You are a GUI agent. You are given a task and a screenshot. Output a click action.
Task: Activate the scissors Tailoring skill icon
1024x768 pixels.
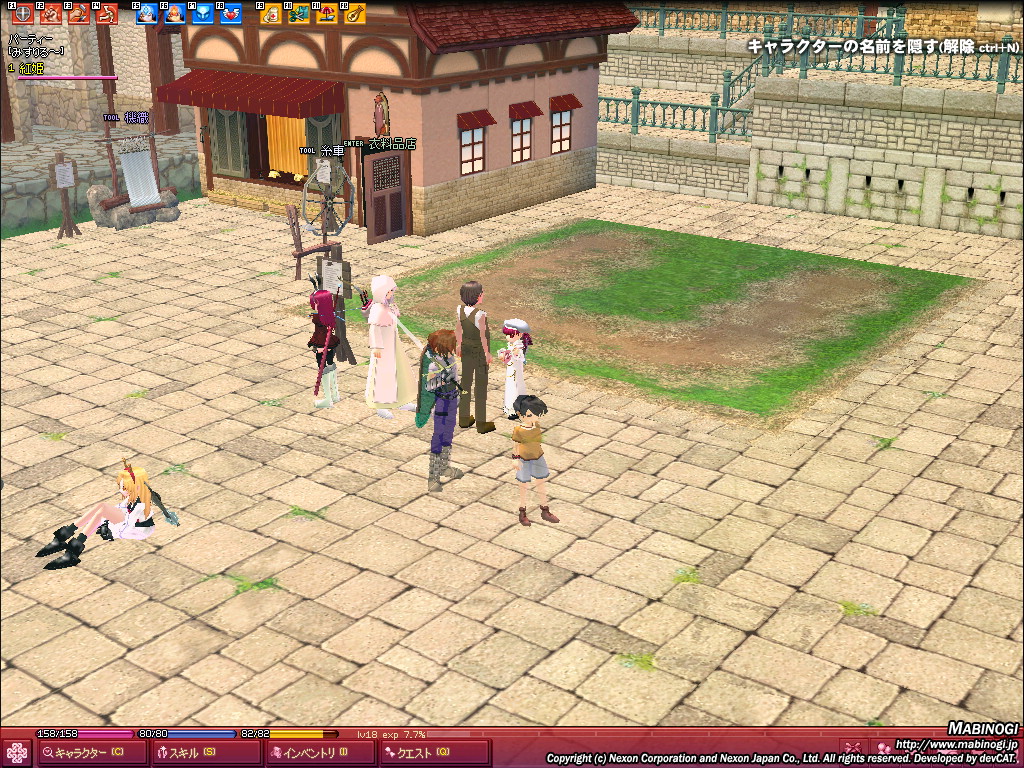tap(299, 14)
